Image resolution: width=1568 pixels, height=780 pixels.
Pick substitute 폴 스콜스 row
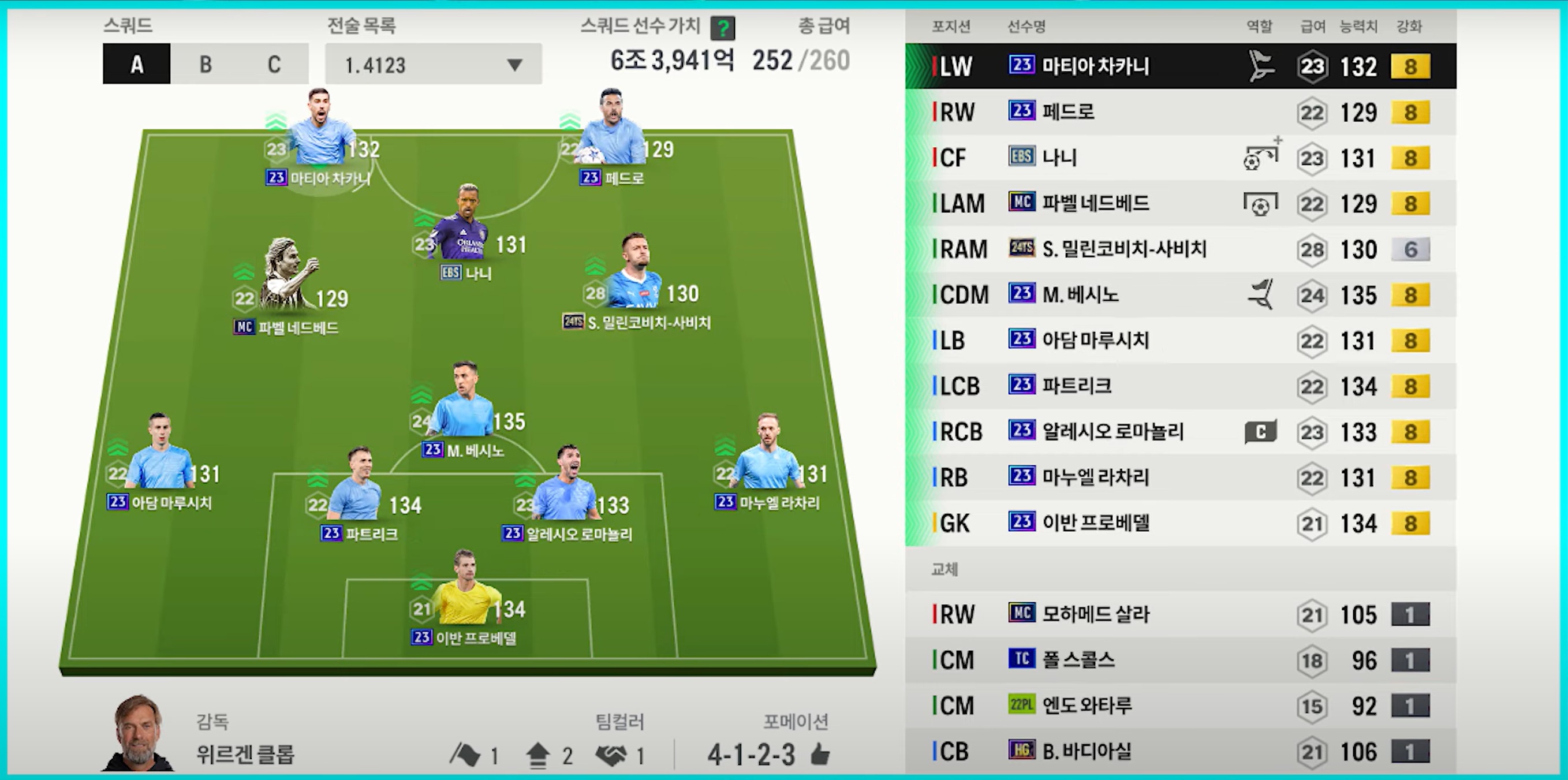(1179, 660)
